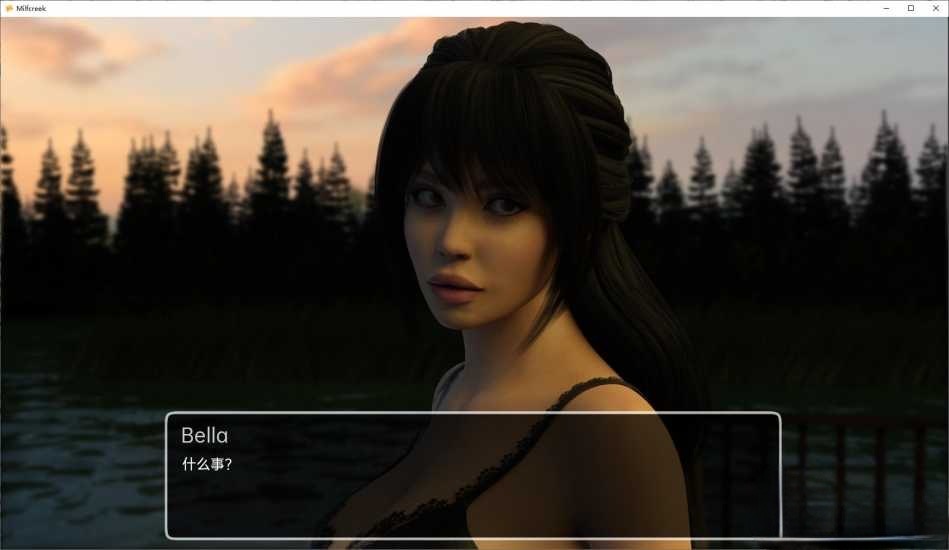949x550 pixels.
Task: Minimize the Milfcreek window
Action: pyautogui.click(x=887, y=8)
